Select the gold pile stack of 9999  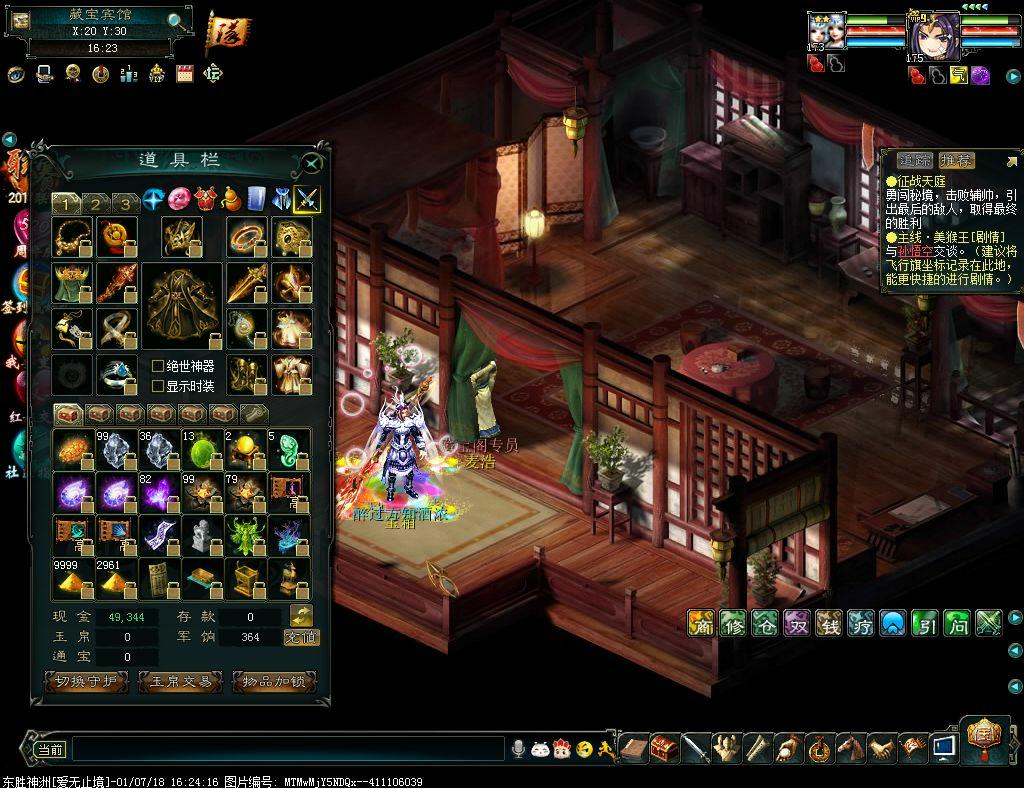pos(72,579)
